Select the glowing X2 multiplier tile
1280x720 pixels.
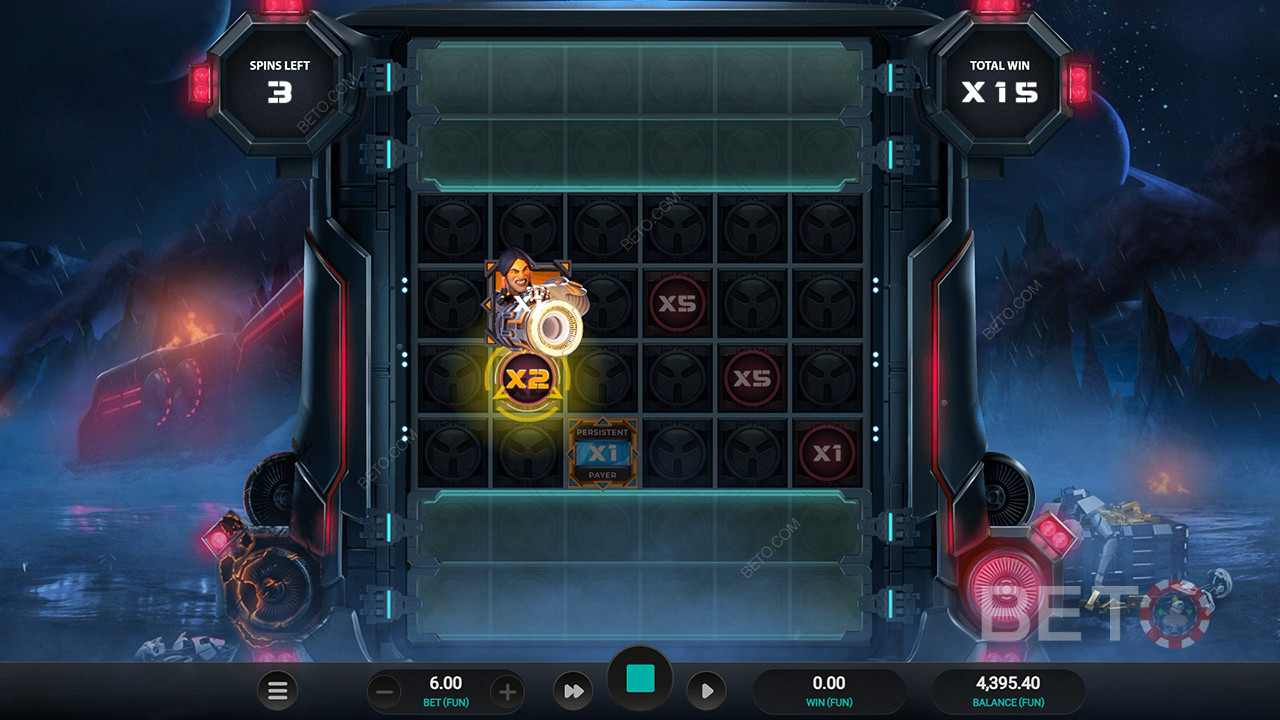coord(527,379)
